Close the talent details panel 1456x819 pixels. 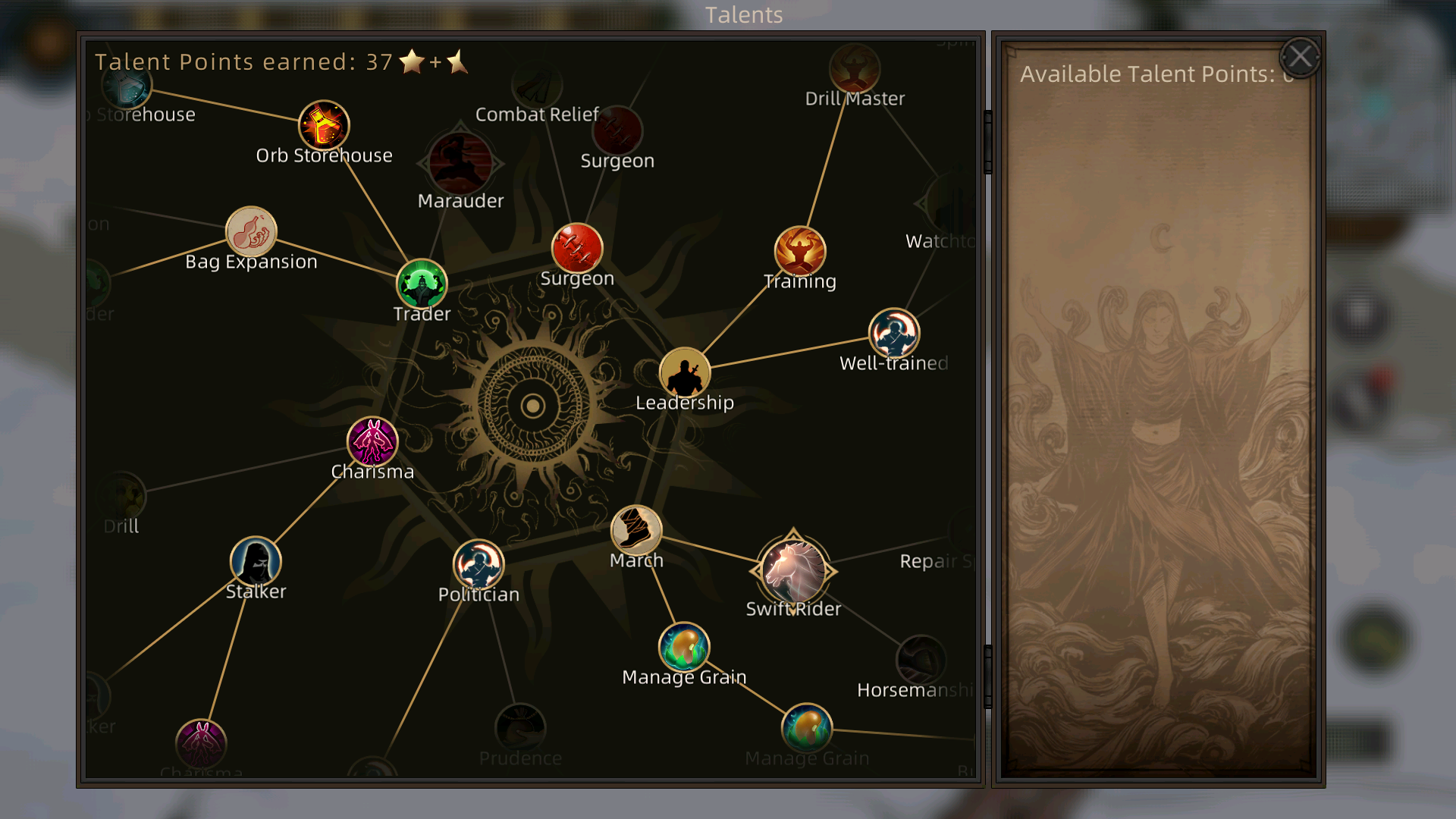[1300, 56]
